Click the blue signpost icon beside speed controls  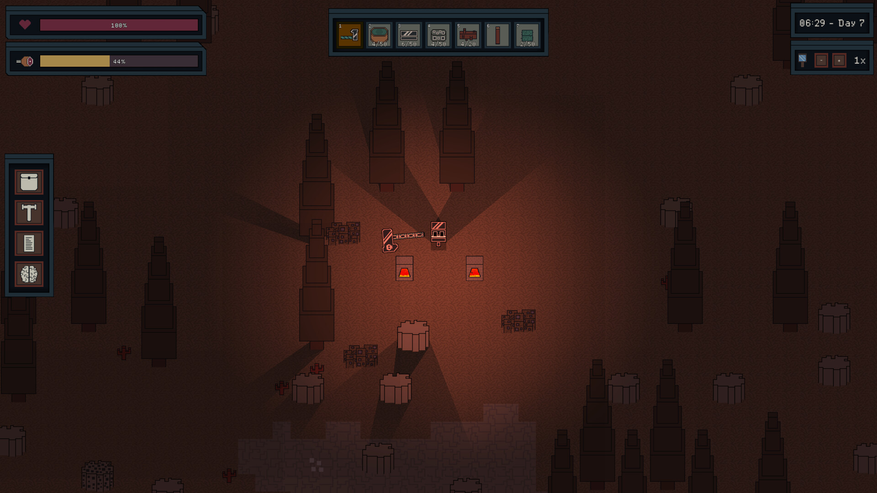(802, 60)
